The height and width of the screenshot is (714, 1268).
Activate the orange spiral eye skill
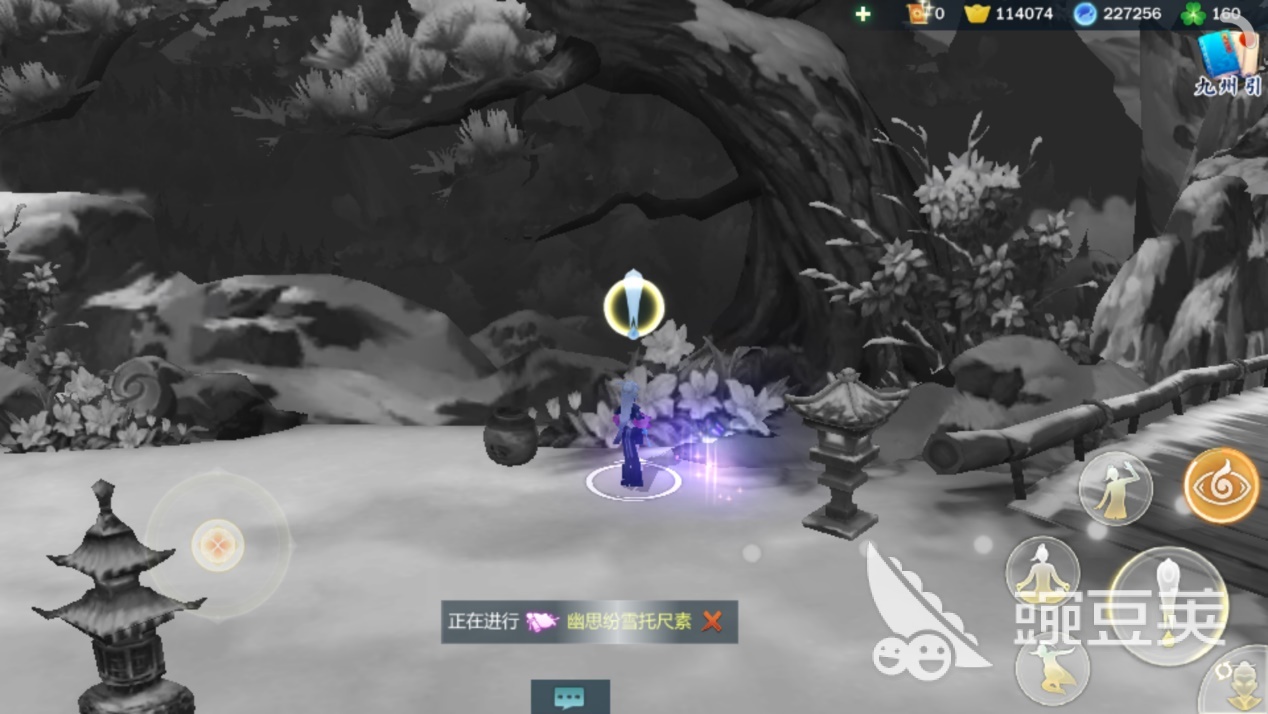[1221, 486]
